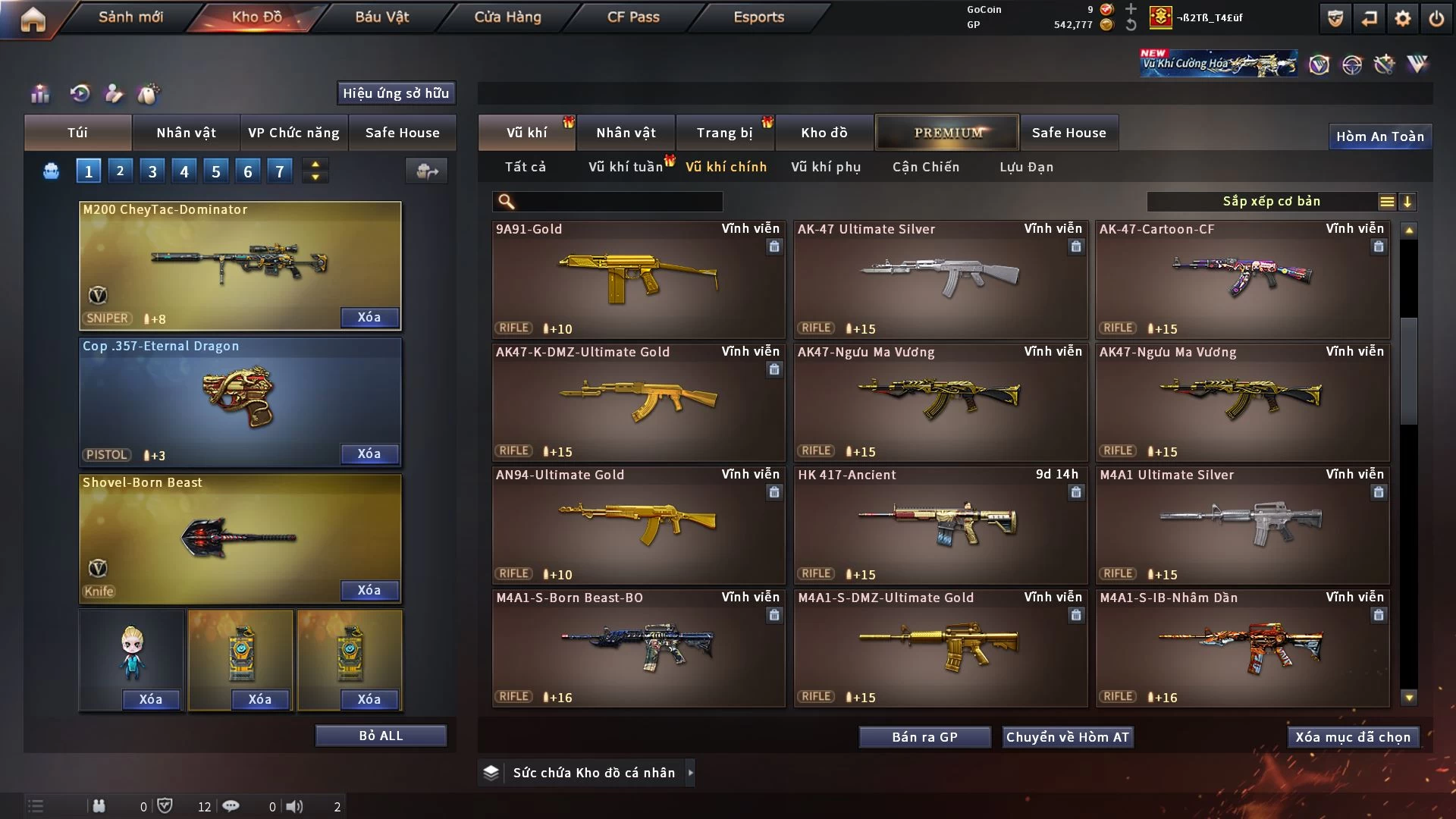The width and height of the screenshot is (1456, 819).
Task: Switch to the PREMIUM tab
Action: pos(947,133)
